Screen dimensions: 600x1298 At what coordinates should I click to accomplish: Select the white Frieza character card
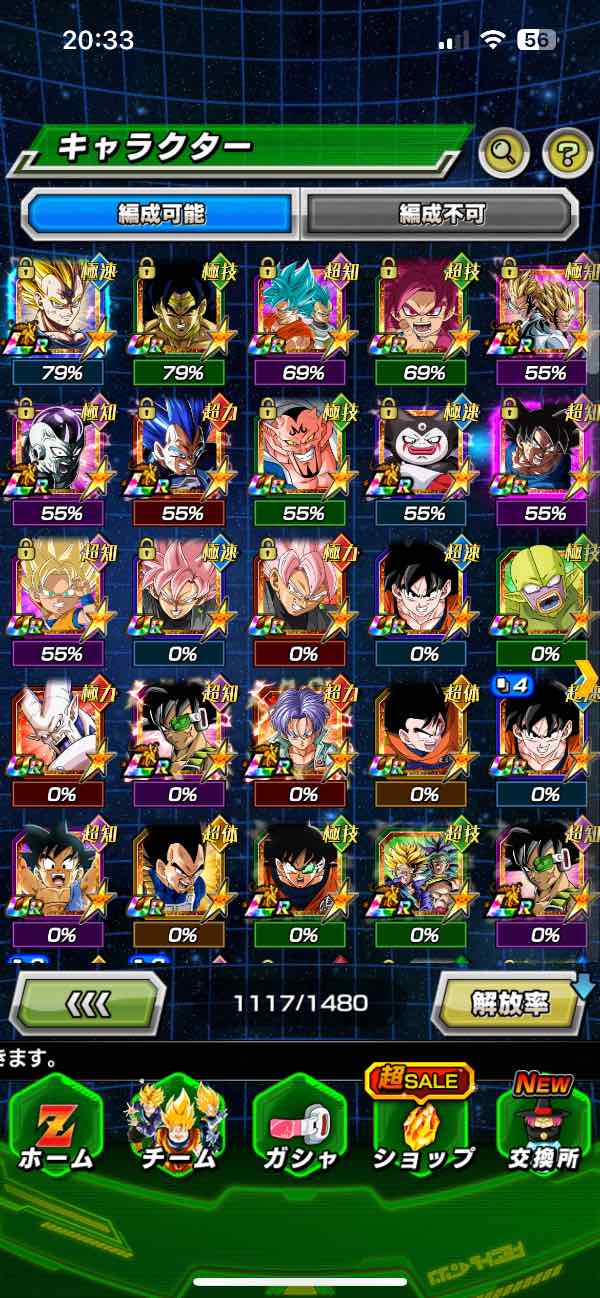click(x=62, y=450)
